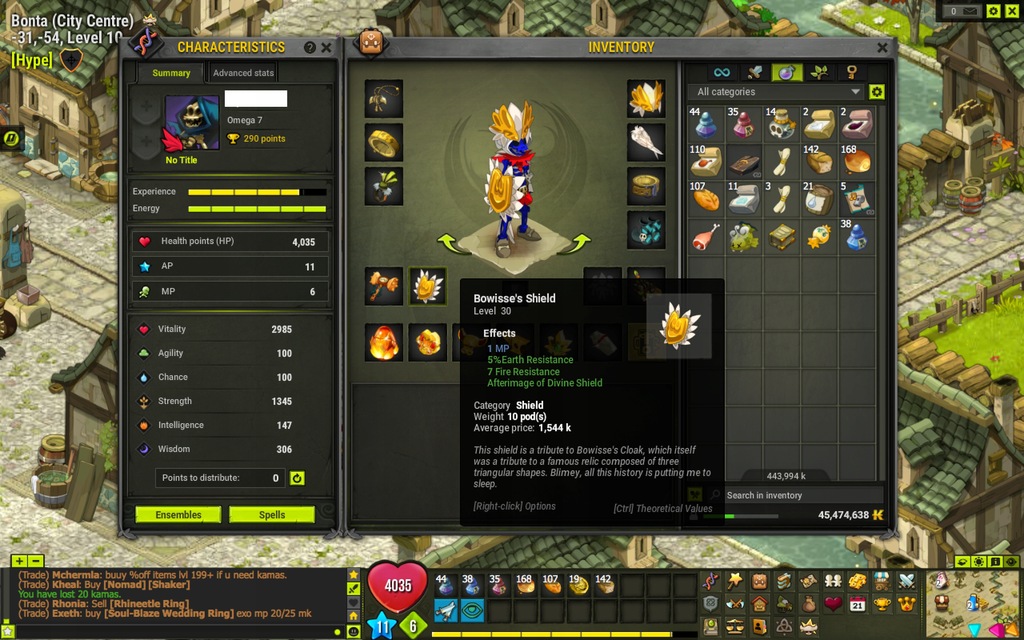The image size is (1024, 640).
Task: Rotate the character preview left
Action: coord(448,243)
